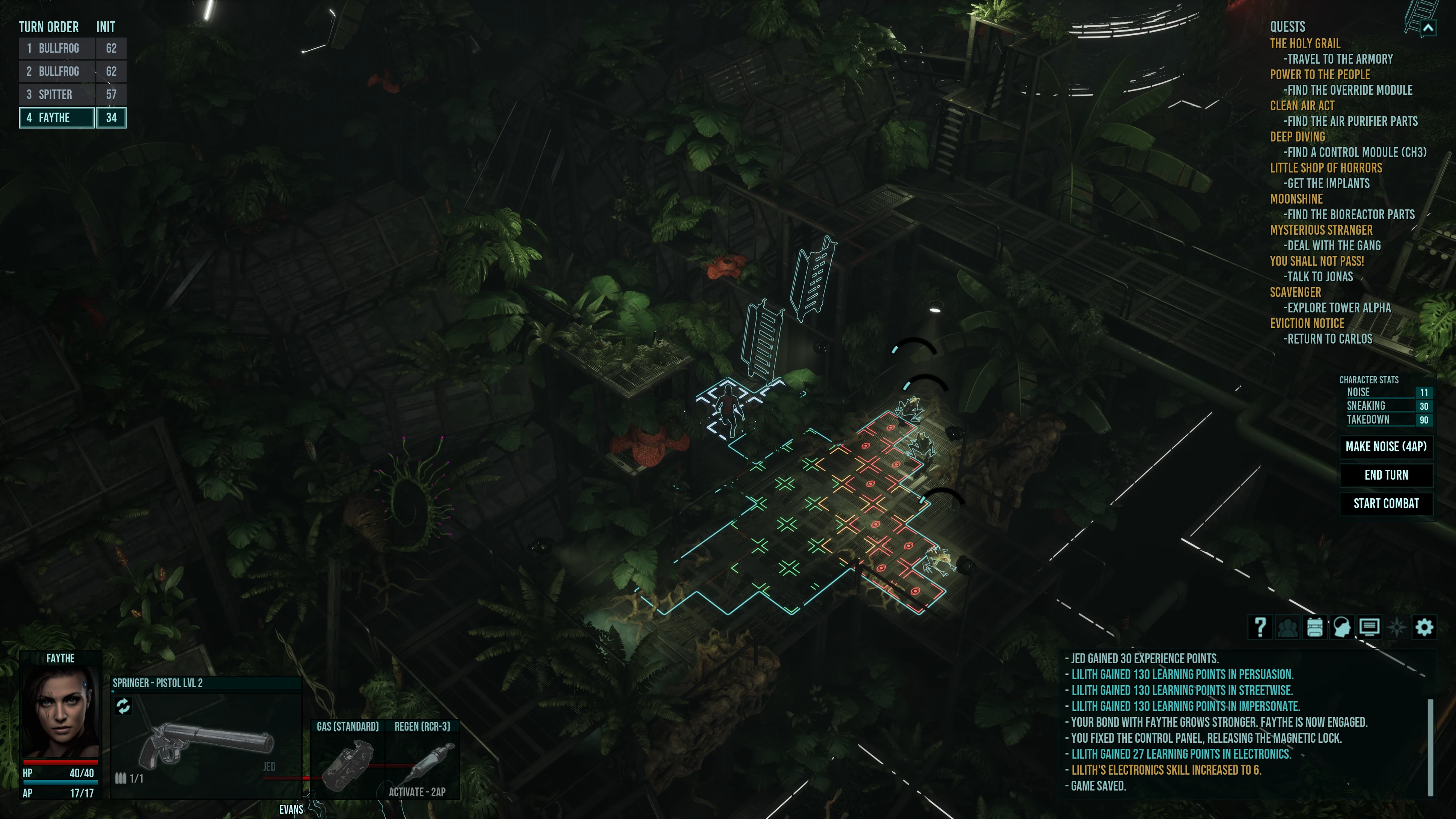The height and width of the screenshot is (819, 1456).
Task: Open the gear settings menu
Action: pos(1424,627)
